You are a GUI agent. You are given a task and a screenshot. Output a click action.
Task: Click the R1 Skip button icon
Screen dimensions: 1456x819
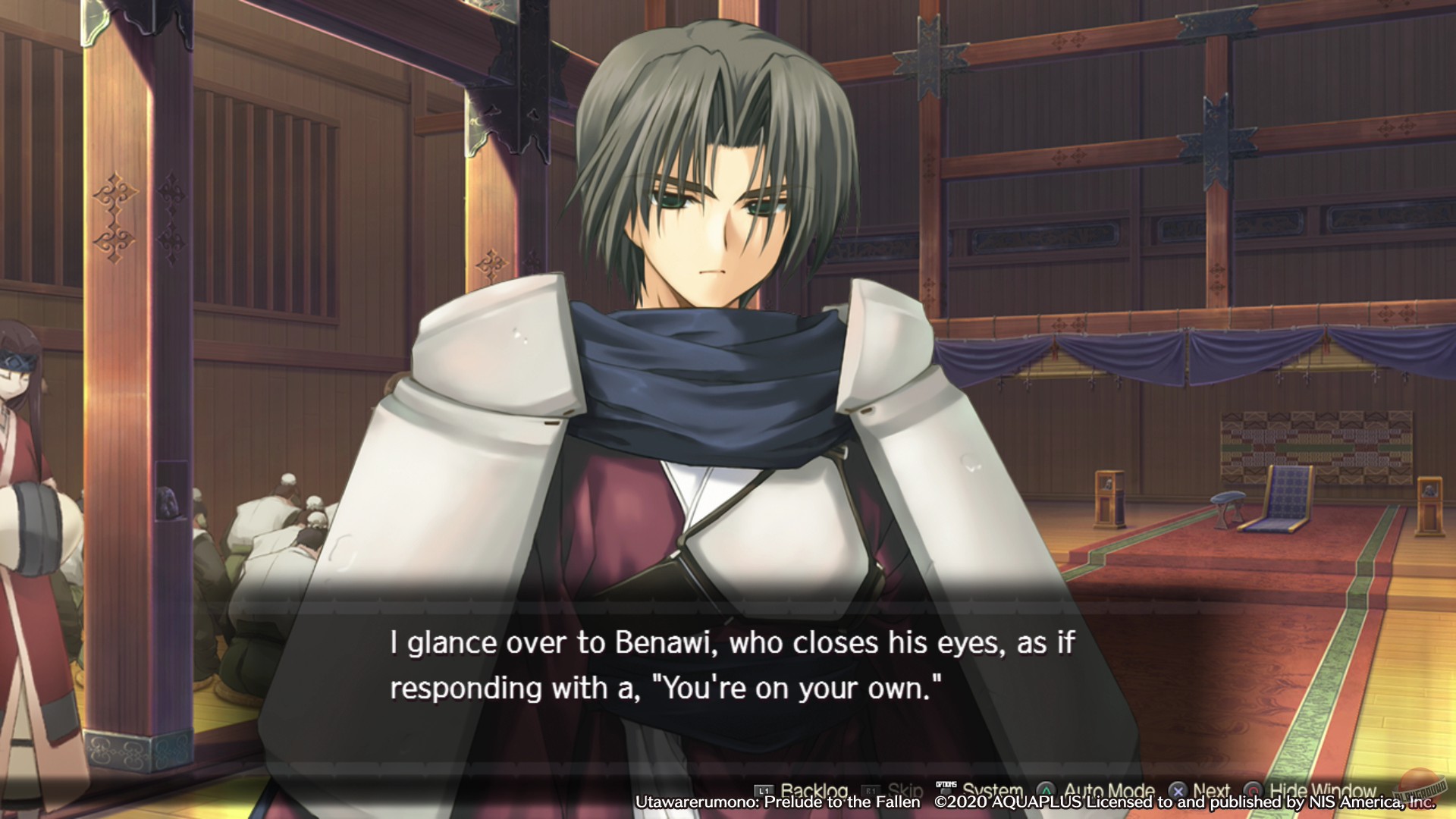pyautogui.click(x=871, y=790)
